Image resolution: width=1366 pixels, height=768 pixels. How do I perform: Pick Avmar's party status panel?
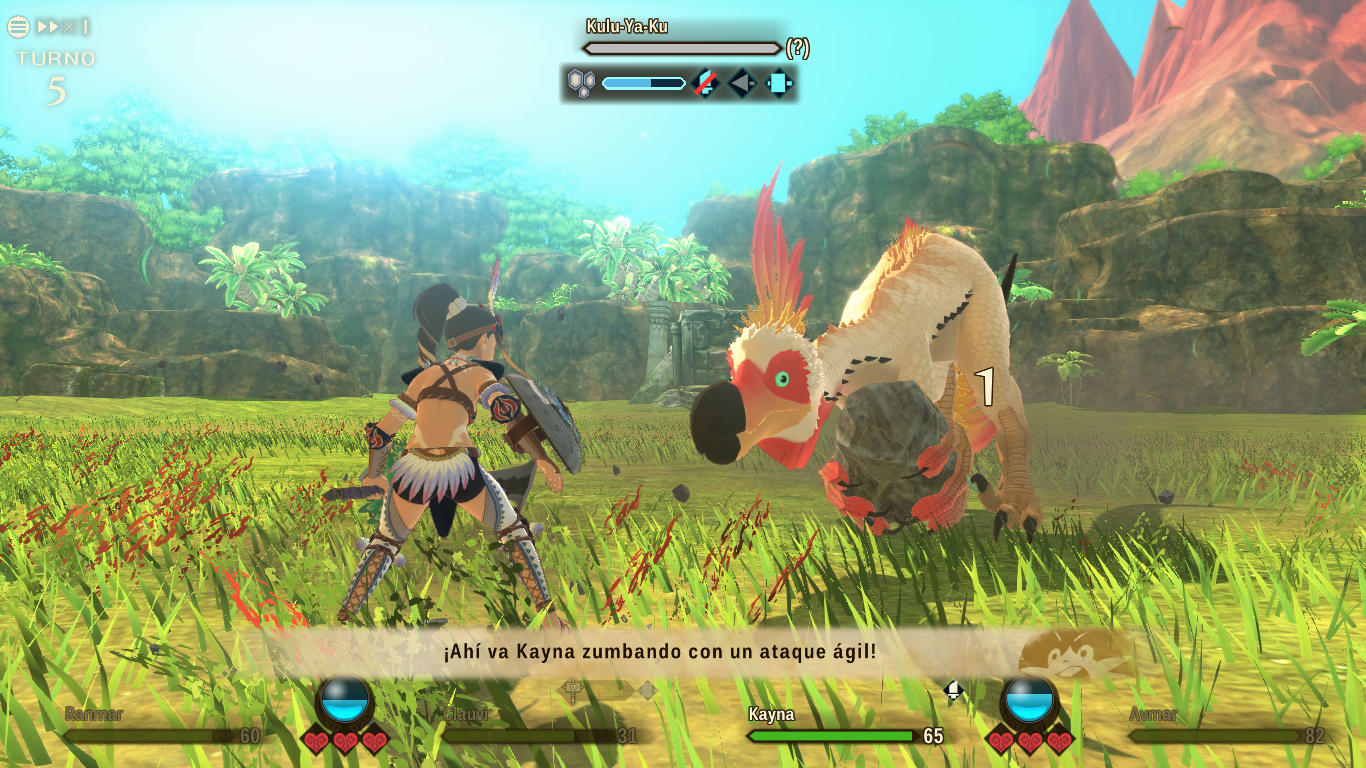1226,727
